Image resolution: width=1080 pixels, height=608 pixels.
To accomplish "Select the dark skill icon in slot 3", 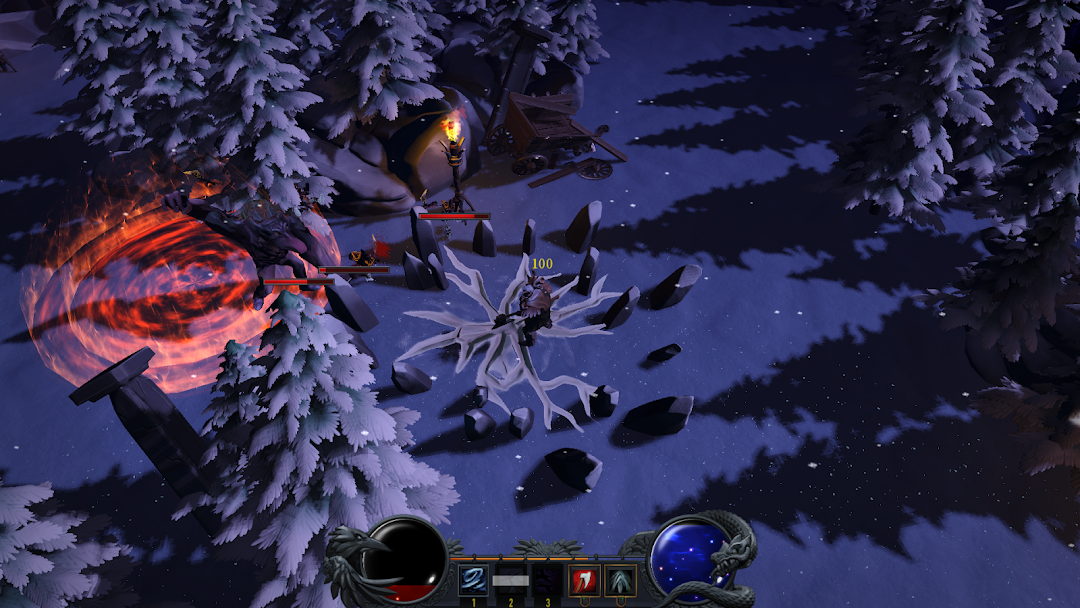I will coord(546,580).
